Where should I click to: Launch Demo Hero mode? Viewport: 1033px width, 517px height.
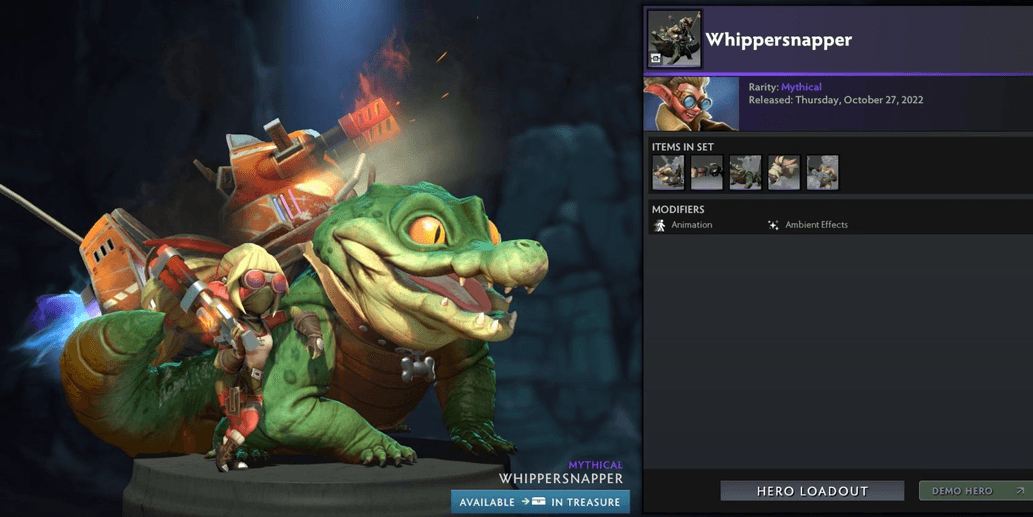tap(975, 491)
